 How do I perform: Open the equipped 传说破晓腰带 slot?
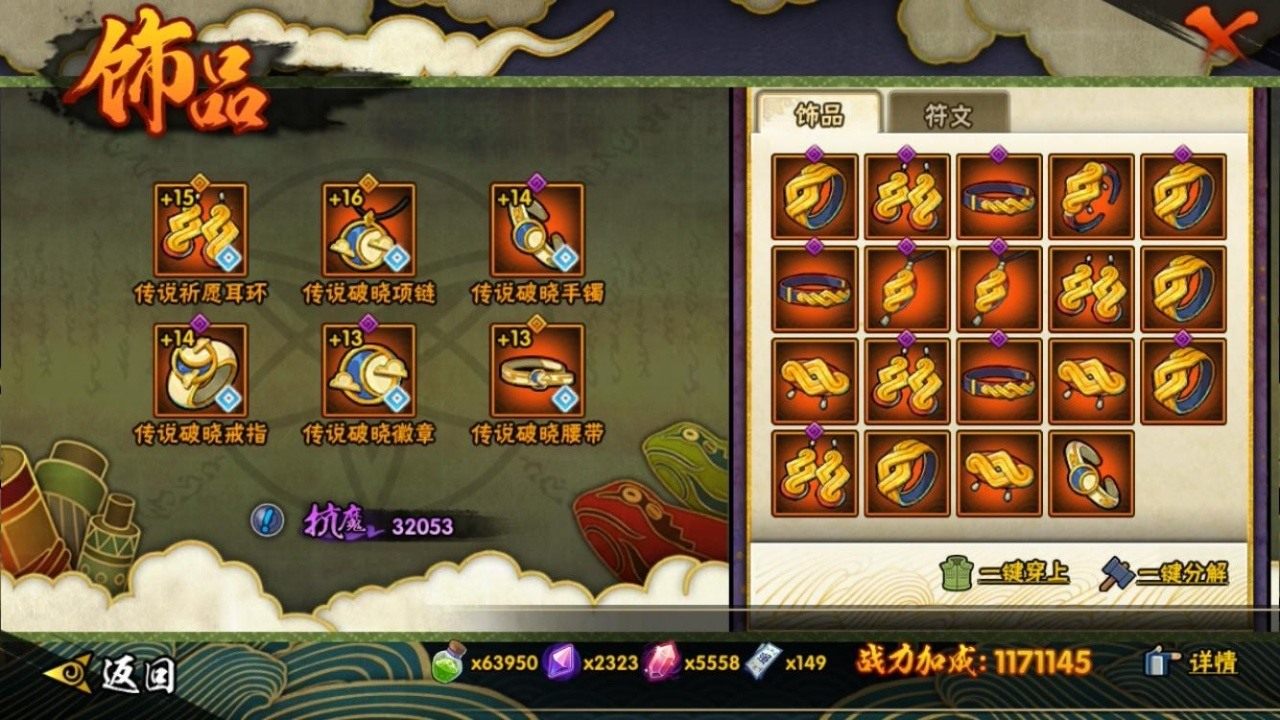(x=537, y=371)
